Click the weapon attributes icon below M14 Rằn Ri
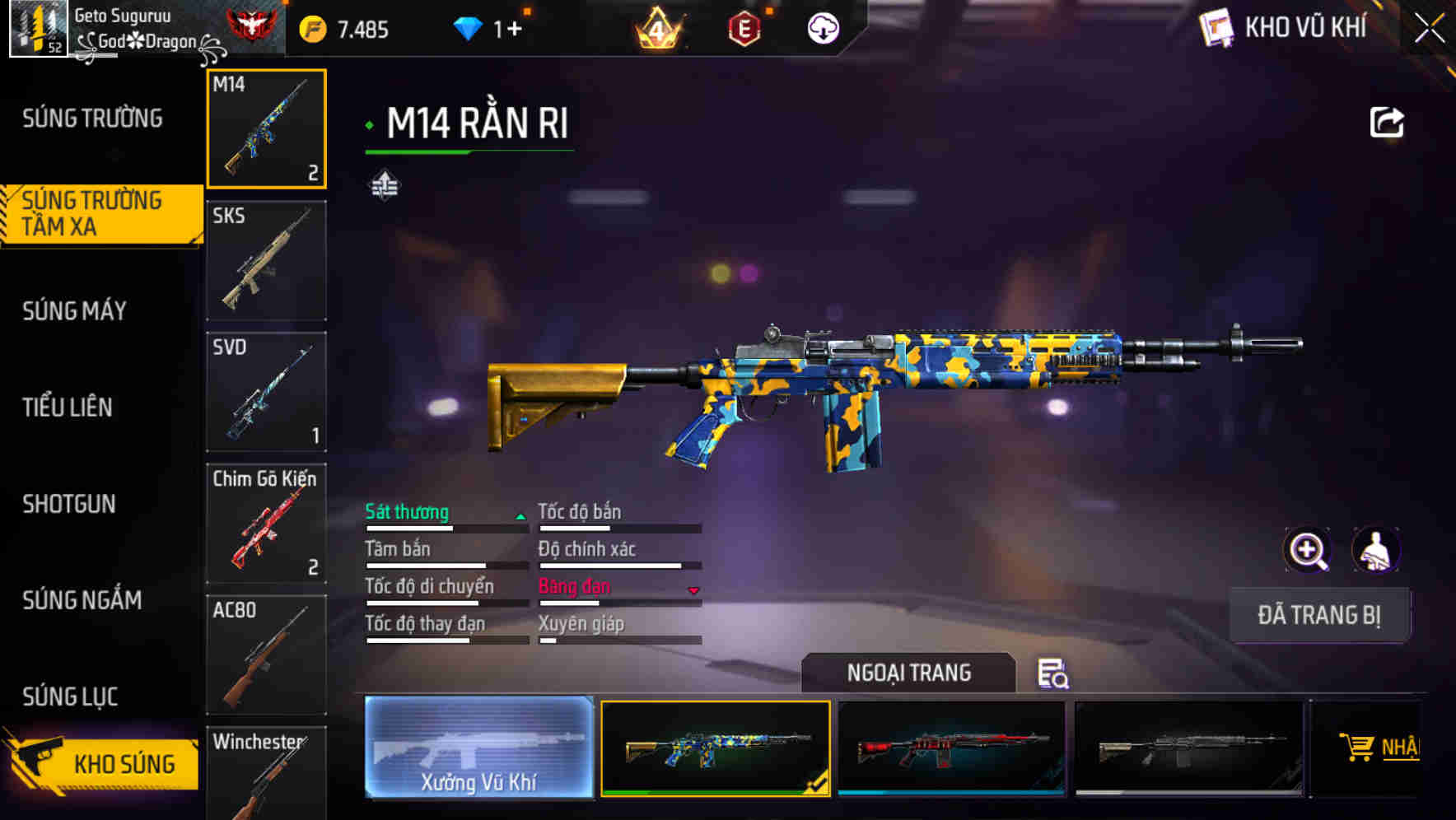 pyautogui.click(x=386, y=184)
